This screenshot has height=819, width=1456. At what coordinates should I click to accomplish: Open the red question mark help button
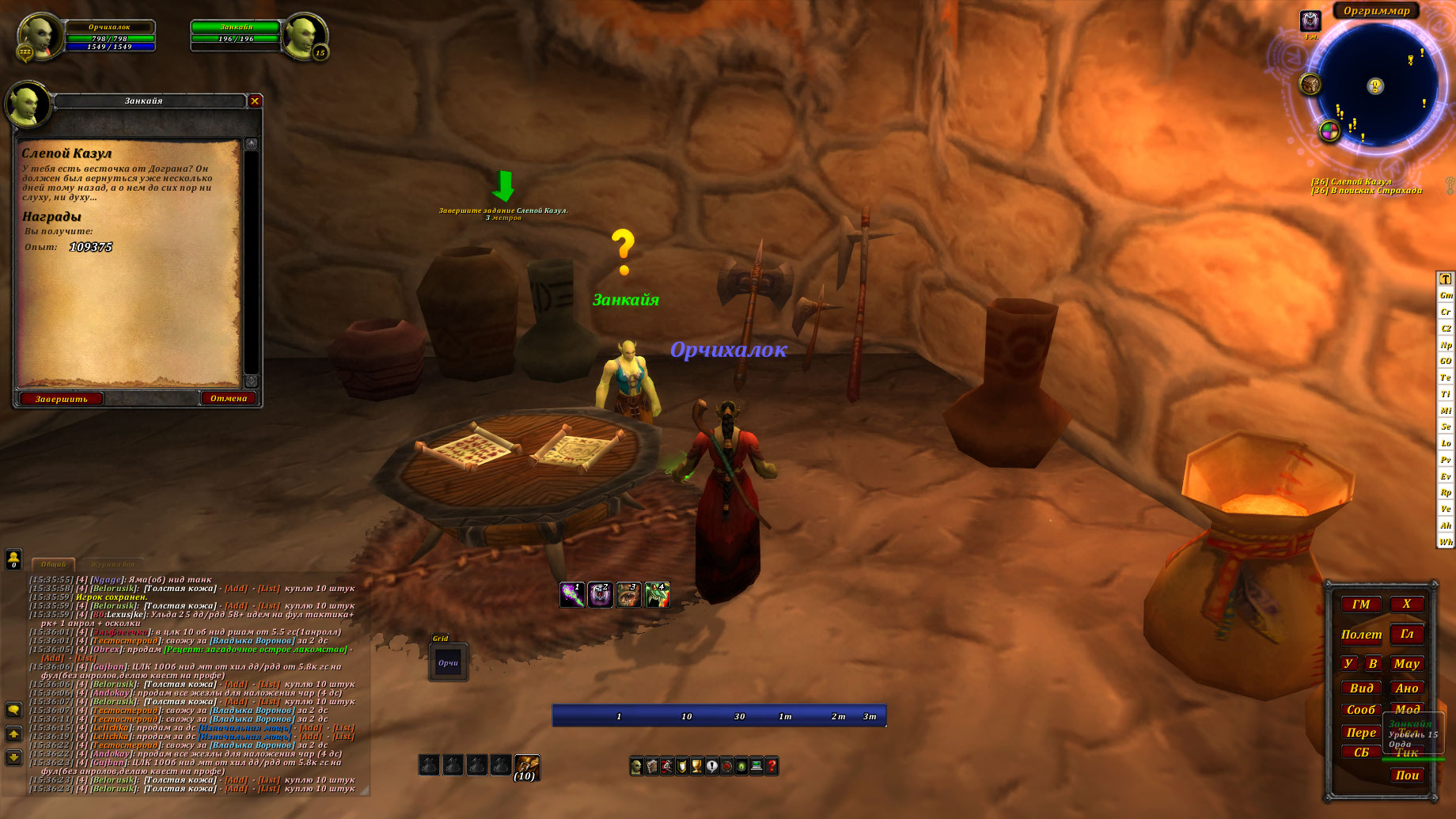772,766
